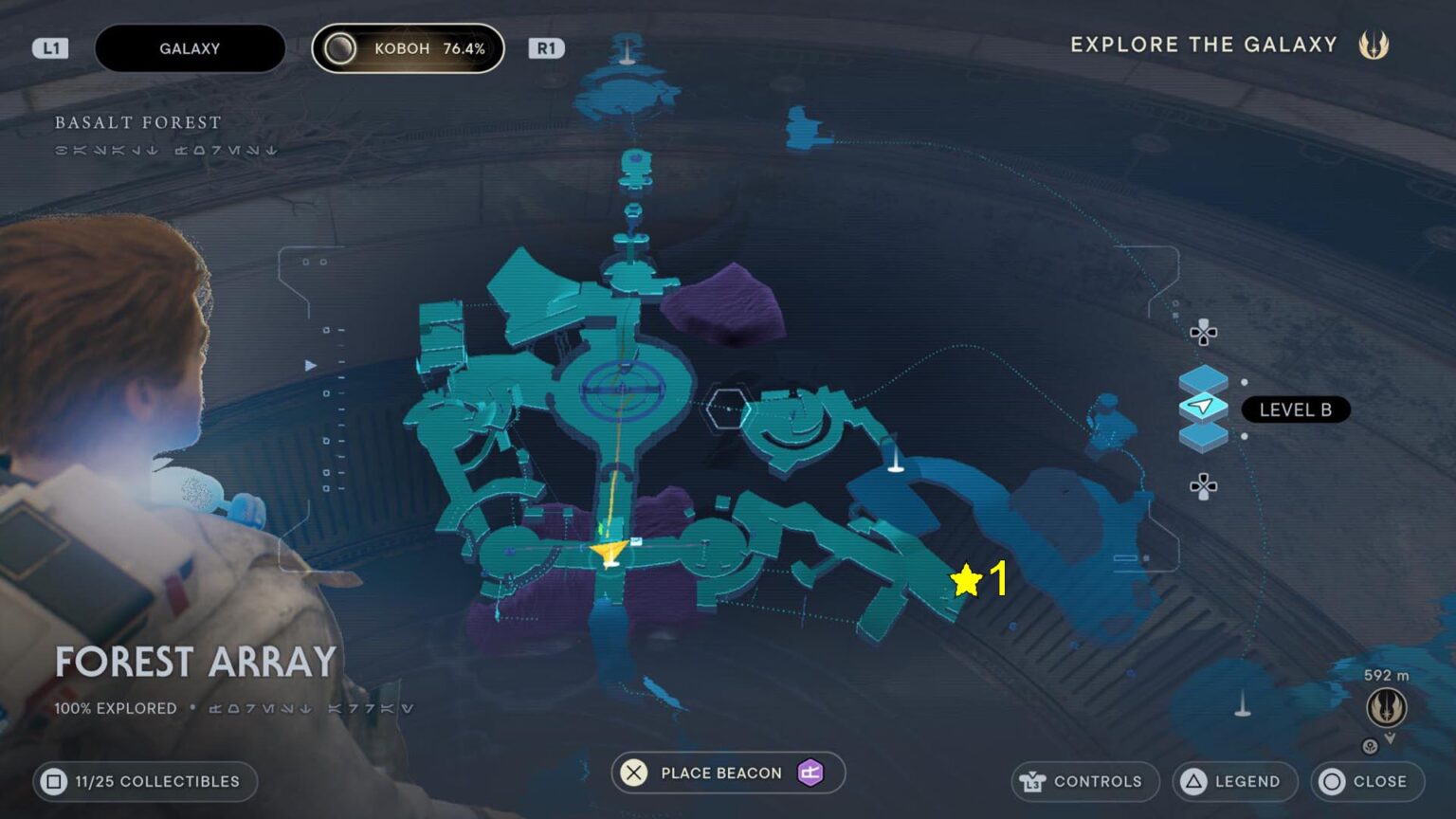The image size is (1456, 819).
Task: Select the yellow player position arrow on the map
Action: (611, 552)
